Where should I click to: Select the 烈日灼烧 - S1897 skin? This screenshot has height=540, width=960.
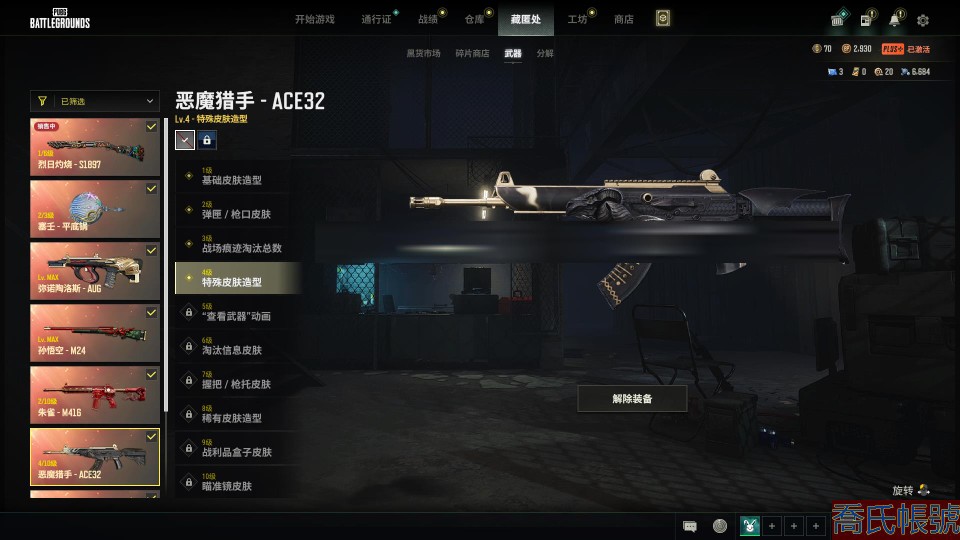[x=95, y=147]
